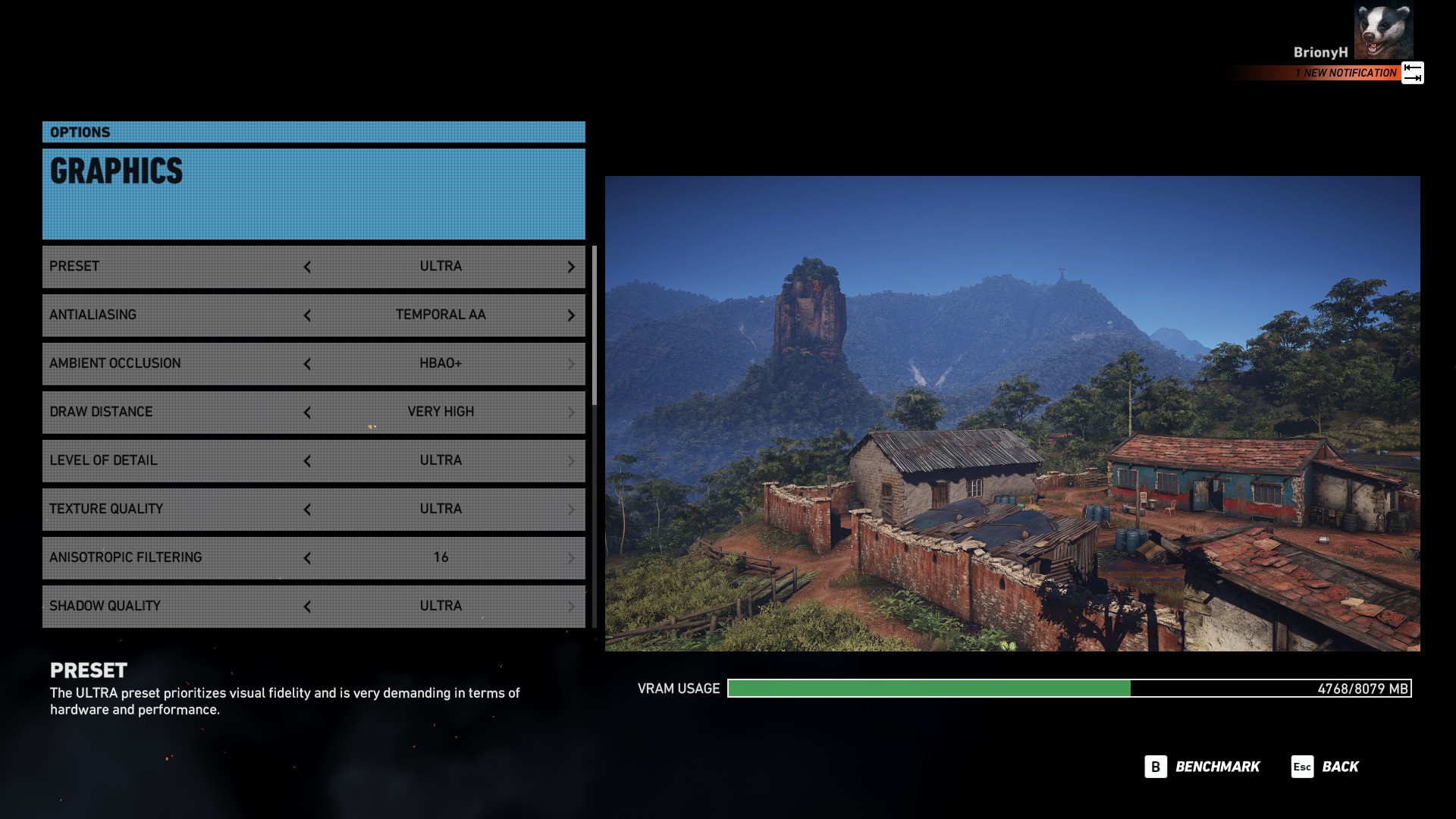Image resolution: width=1456 pixels, height=819 pixels.
Task: Decrease the Draw Distance setting
Action: pos(307,413)
